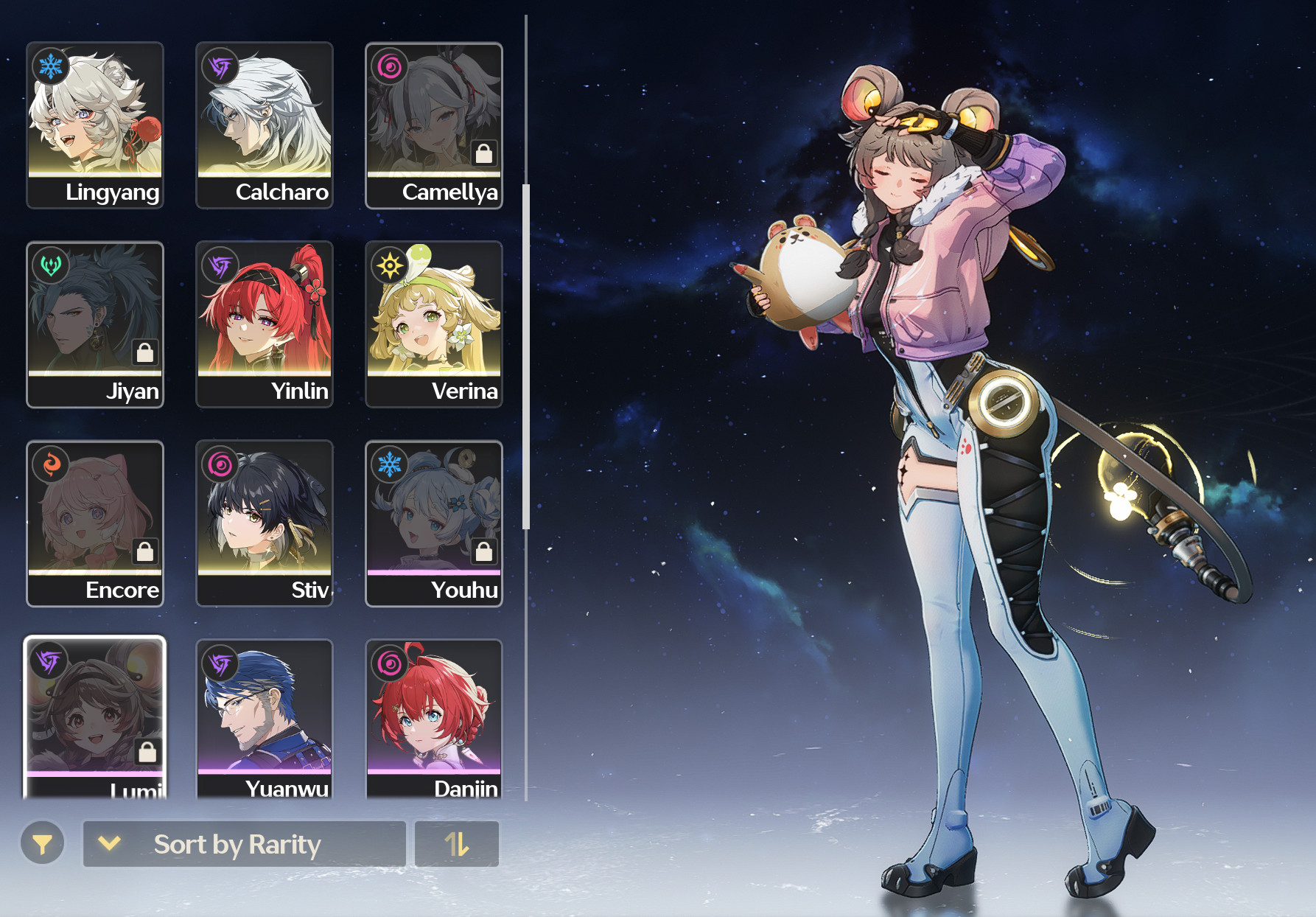
Task: Toggle the lock on Youhu's card
Action: pos(484,551)
